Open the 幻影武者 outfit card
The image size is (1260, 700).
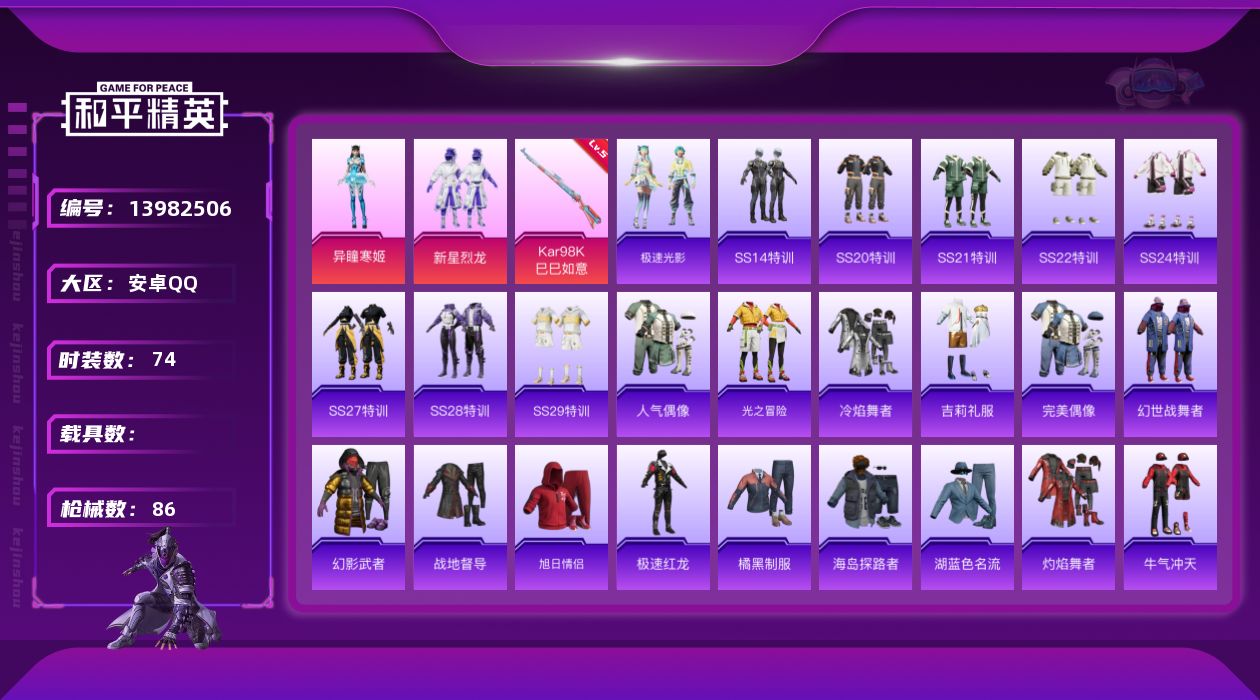click(x=358, y=517)
